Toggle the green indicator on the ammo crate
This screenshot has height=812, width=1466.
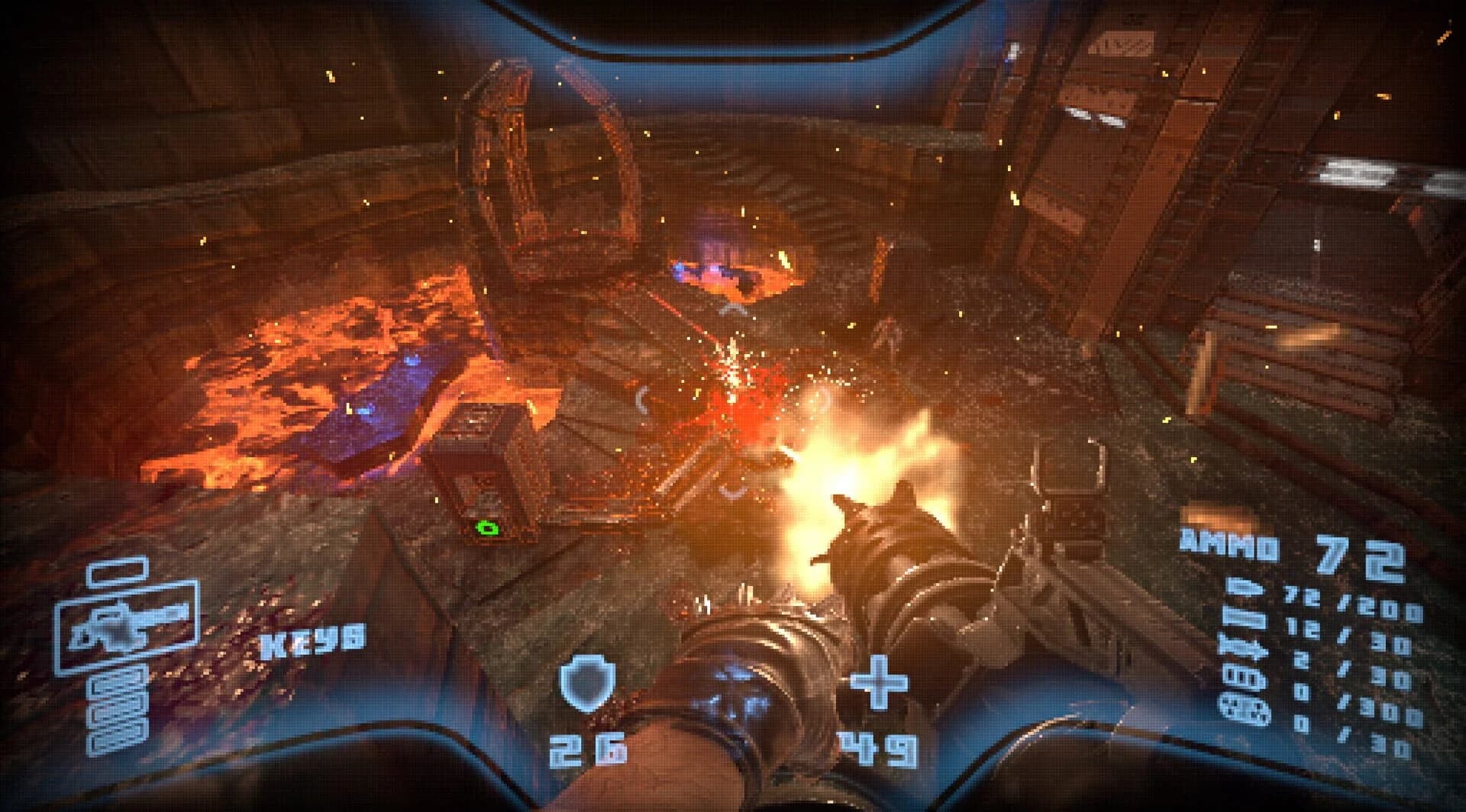(x=486, y=527)
